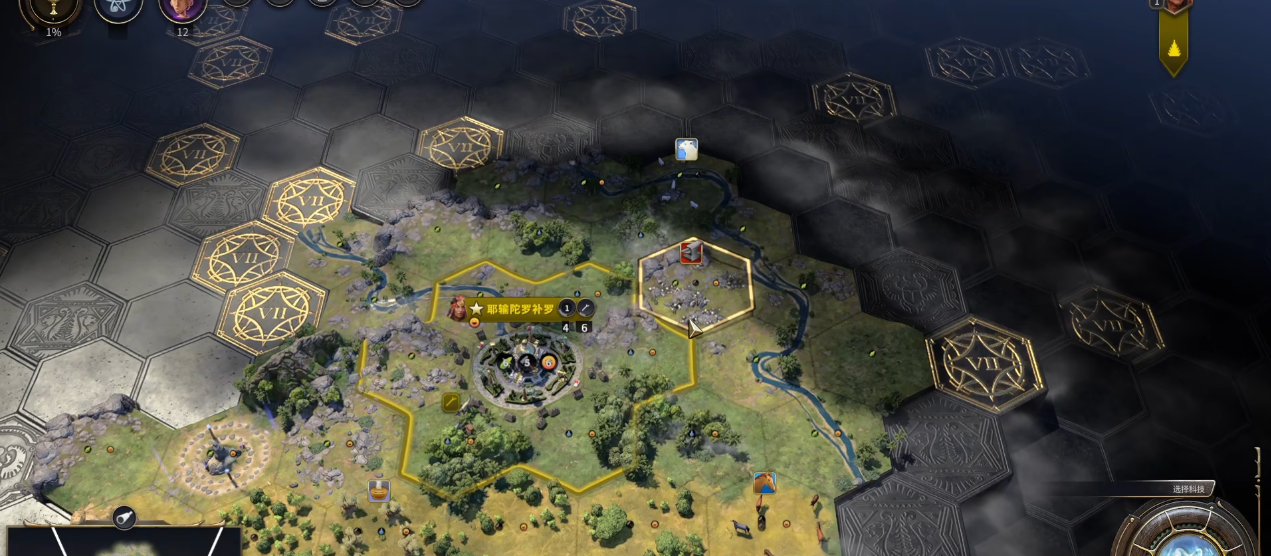Click the white animal resource icon by the river
This screenshot has height=556, width=1271.
686,150
